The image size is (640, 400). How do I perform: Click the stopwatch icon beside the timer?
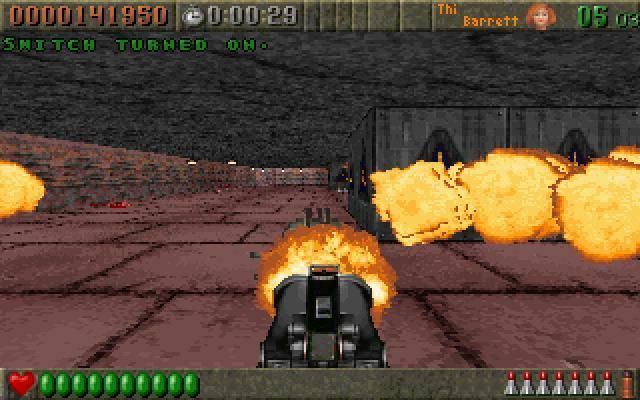pos(193,15)
